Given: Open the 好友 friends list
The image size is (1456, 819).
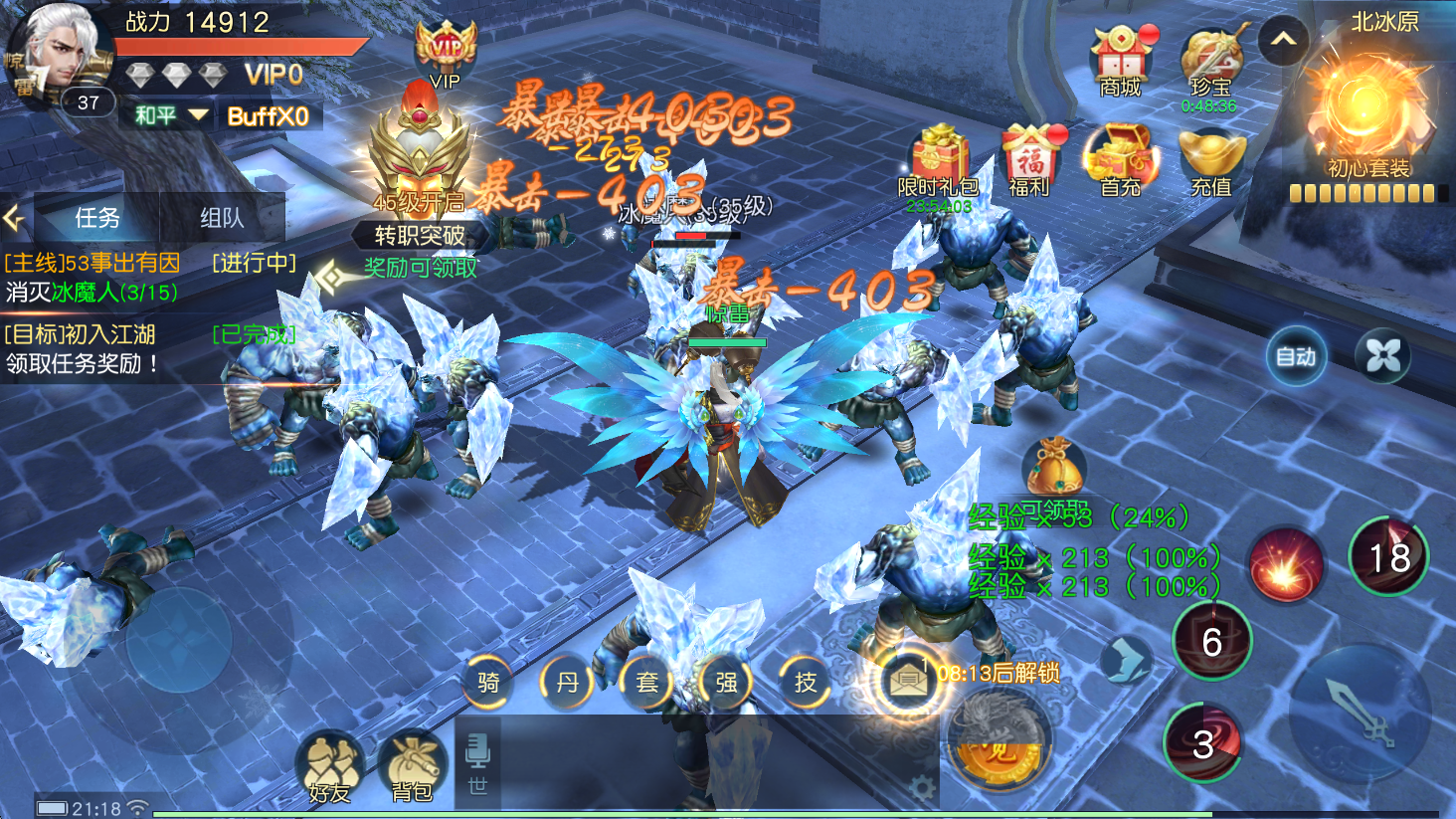Looking at the screenshot, I should click(330, 769).
